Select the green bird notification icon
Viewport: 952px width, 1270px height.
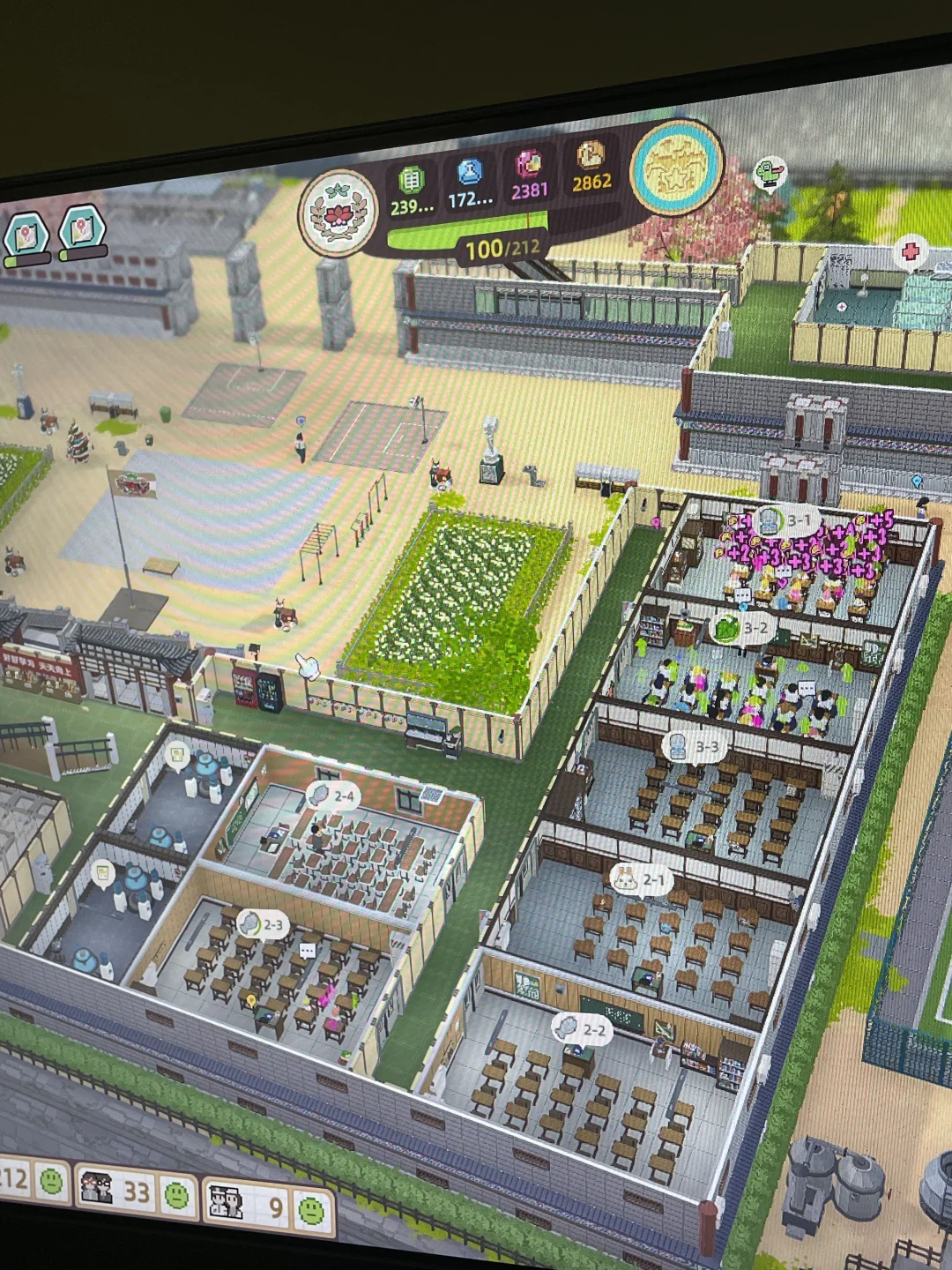tap(769, 174)
